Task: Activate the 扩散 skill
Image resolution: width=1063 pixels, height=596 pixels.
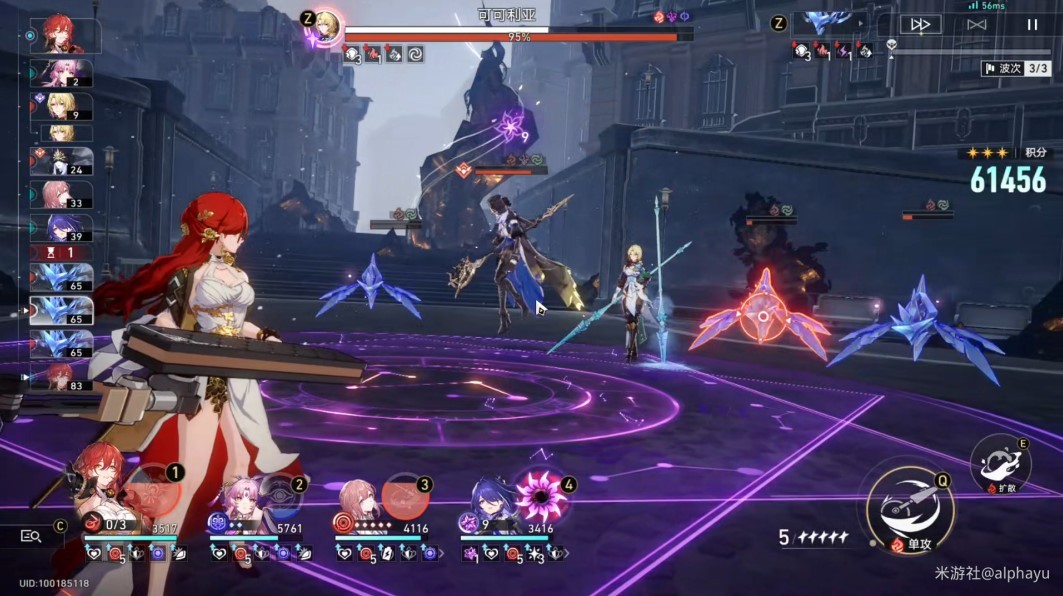Action: click(x=999, y=464)
